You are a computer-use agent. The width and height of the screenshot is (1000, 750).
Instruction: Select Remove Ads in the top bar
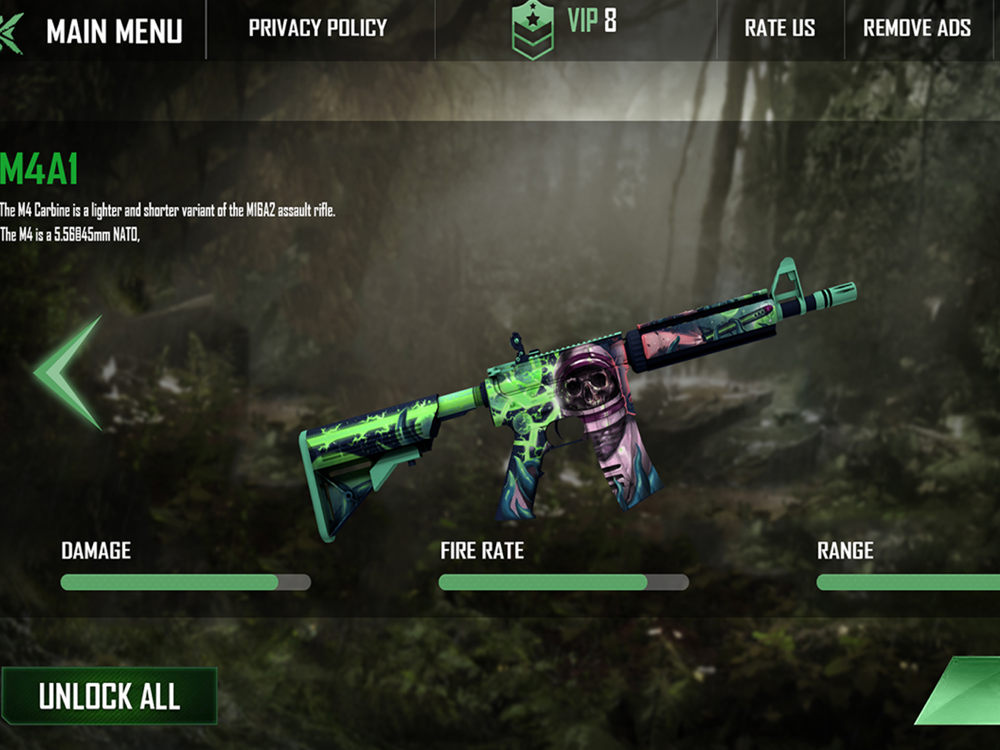point(916,28)
